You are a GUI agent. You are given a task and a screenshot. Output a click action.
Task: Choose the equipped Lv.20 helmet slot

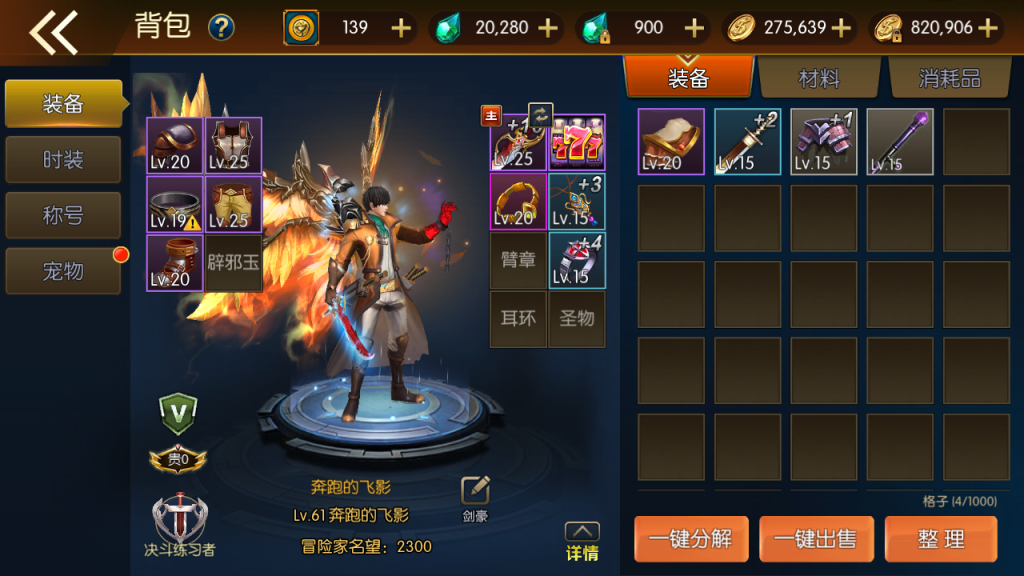pos(175,146)
